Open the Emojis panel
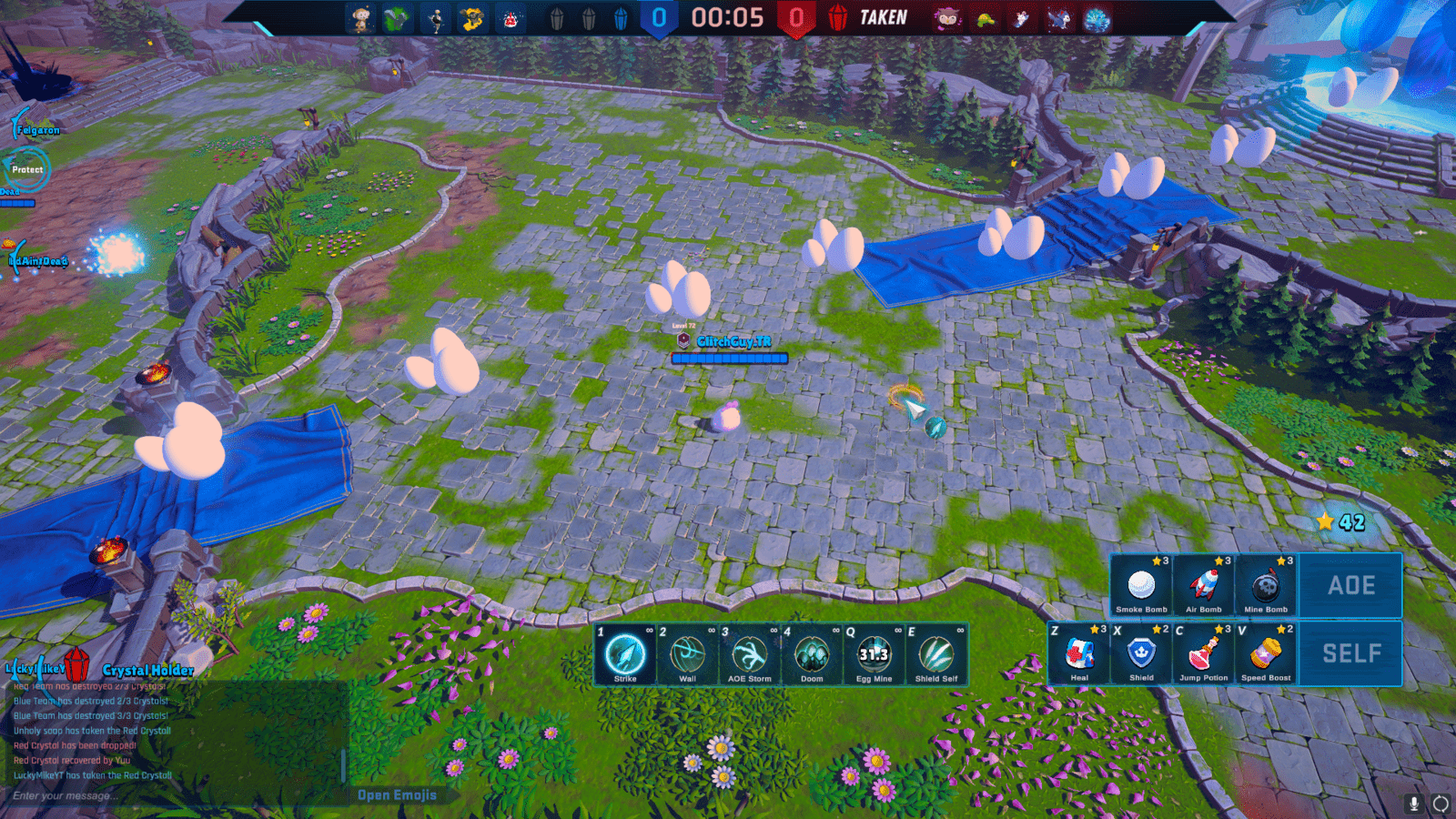Viewport: 1456px width, 819px height. pyautogui.click(x=398, y=795)
